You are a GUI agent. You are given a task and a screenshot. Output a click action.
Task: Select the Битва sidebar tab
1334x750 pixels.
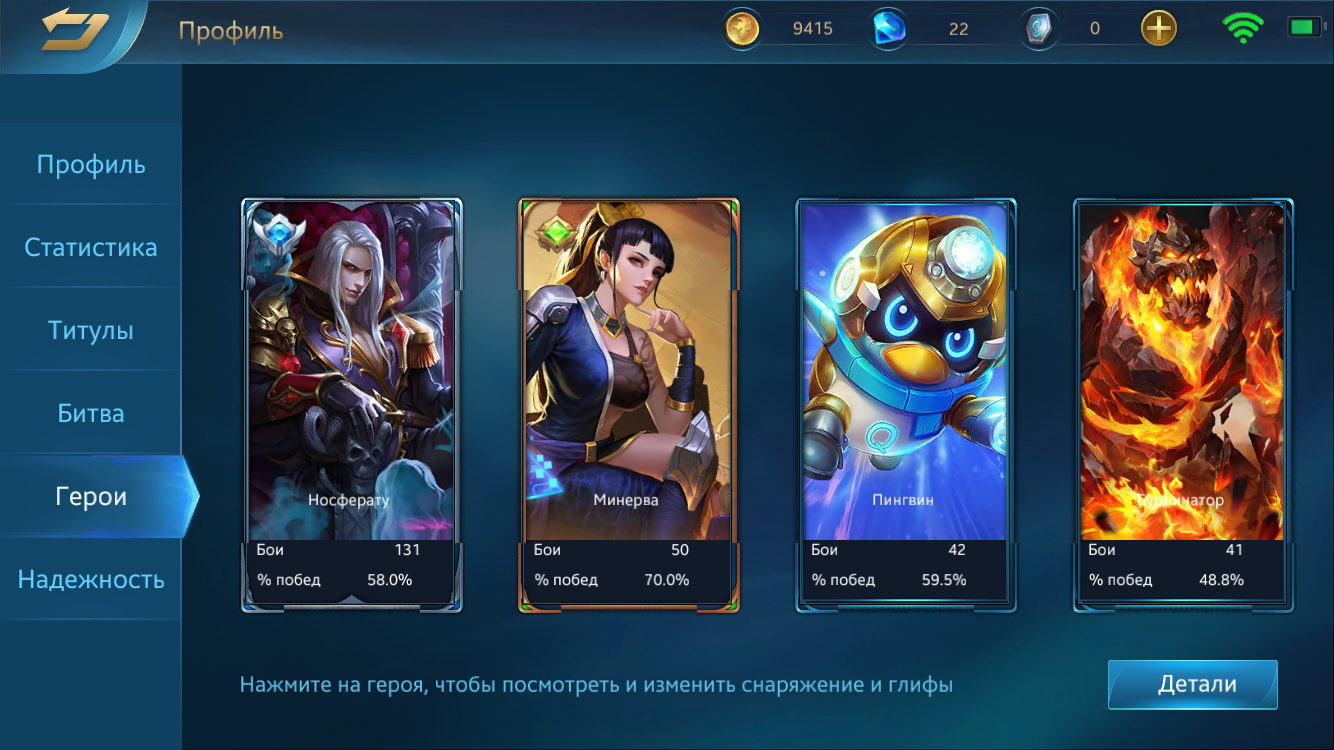[91, 412]
